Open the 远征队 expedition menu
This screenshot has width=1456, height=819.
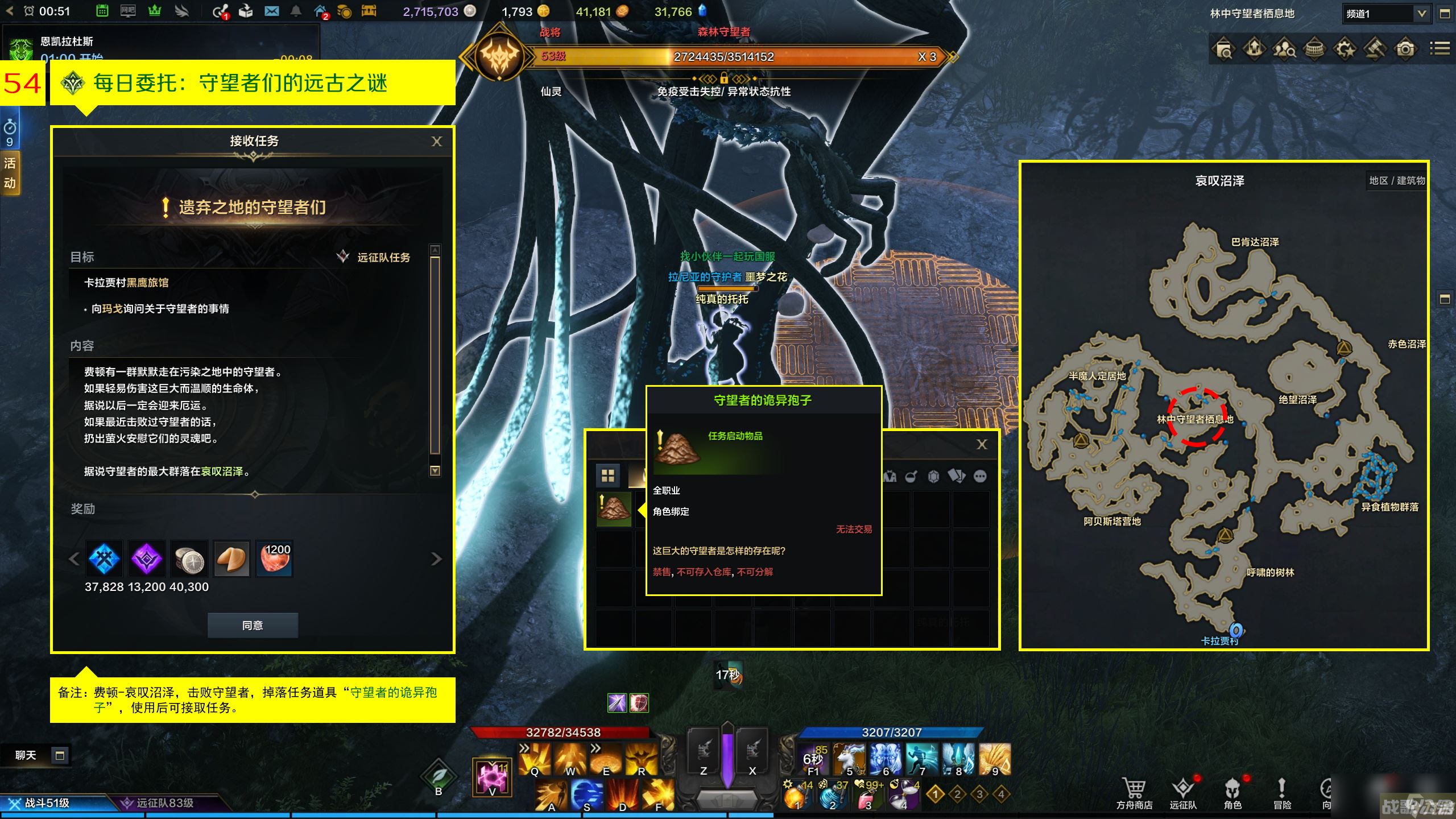1183,793
